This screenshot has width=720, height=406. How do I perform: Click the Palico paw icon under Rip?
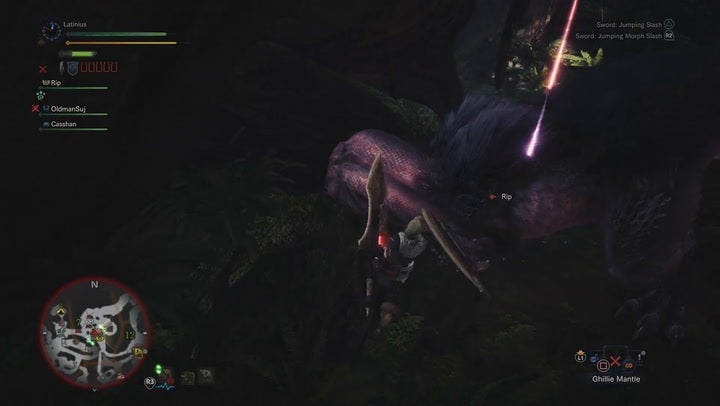[x=43, y=95]
